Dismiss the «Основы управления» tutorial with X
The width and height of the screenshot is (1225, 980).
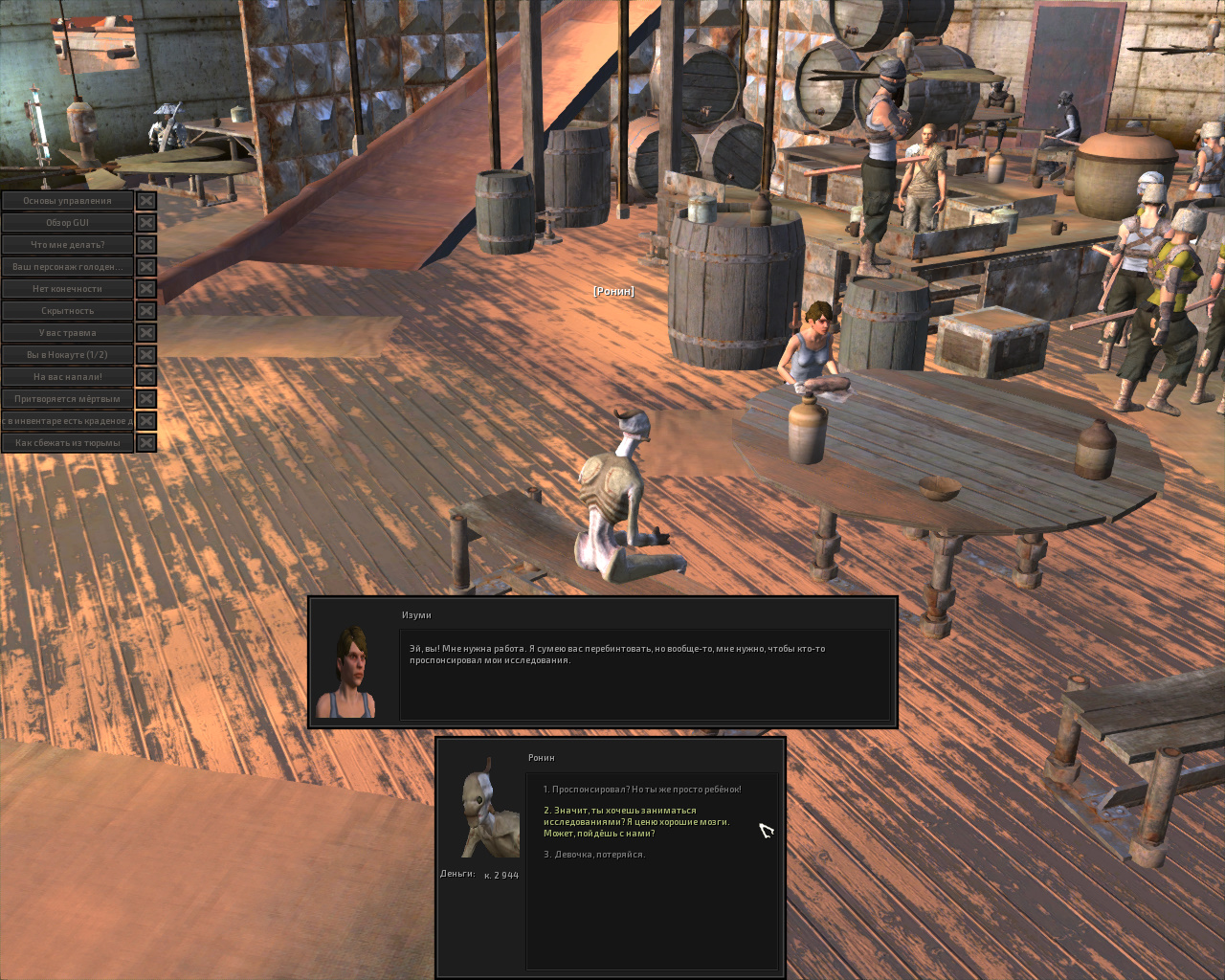tap(146, 201)
